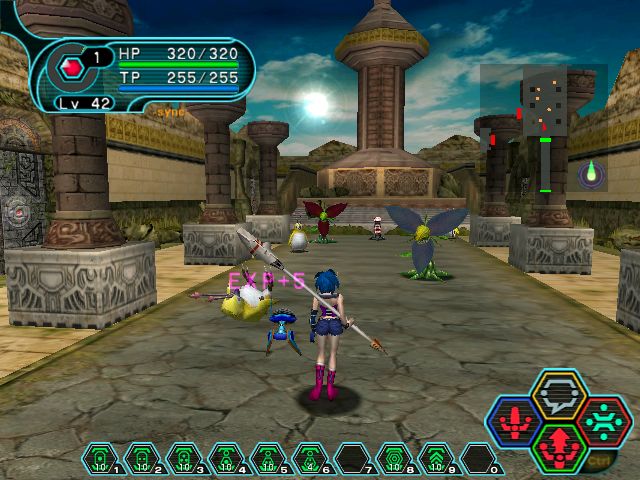Select the green compass marker on the minimap
This screenshot has height=480, width=640.
[592, 173]
